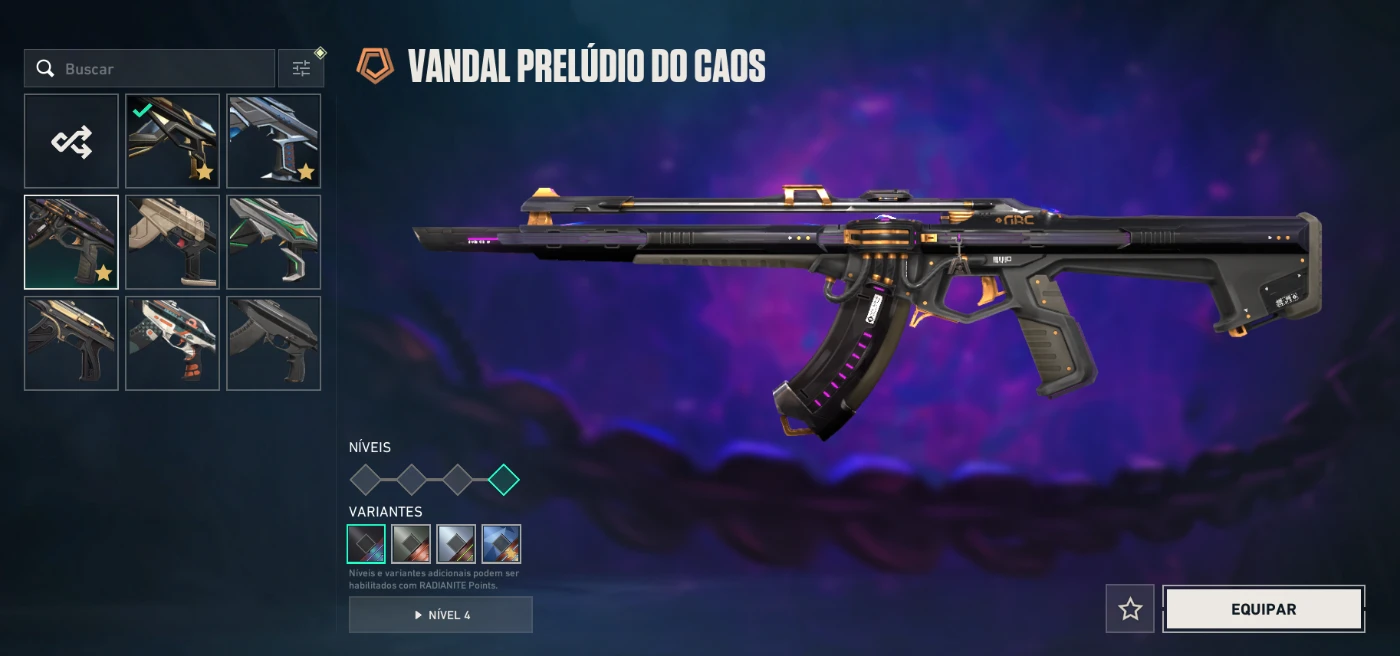Play the NÍVEL 4 preview video
The width and height of the screenshot is (1400, 656).
coord(440,615)
